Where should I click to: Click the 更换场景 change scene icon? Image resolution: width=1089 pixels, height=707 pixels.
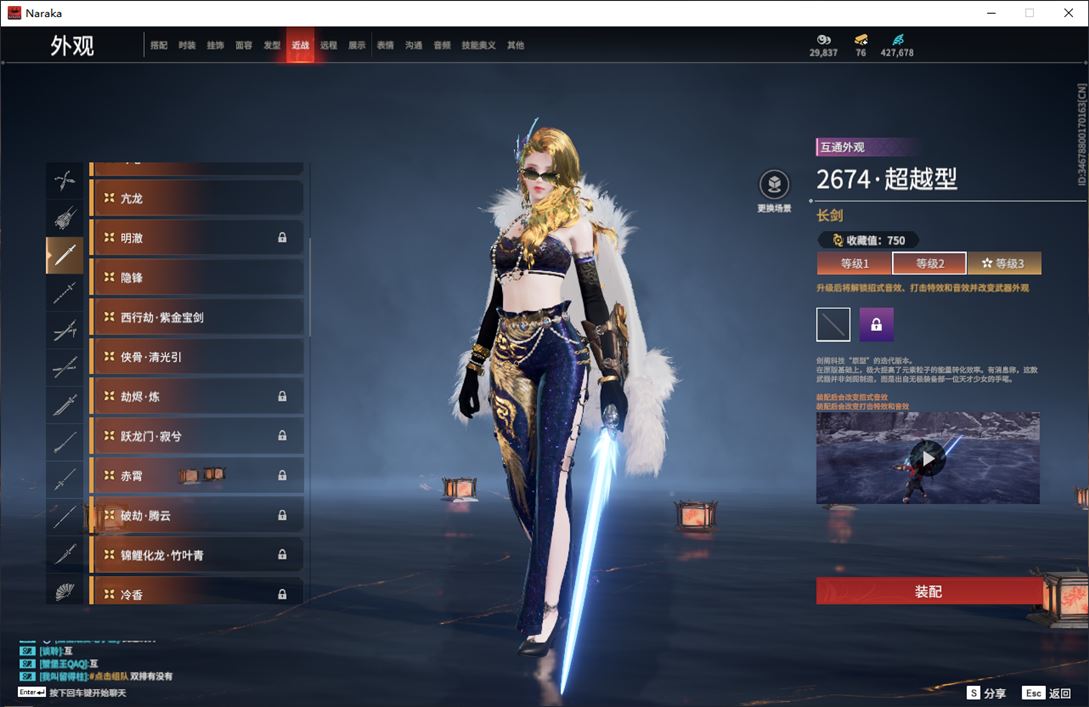click(774, 185)
